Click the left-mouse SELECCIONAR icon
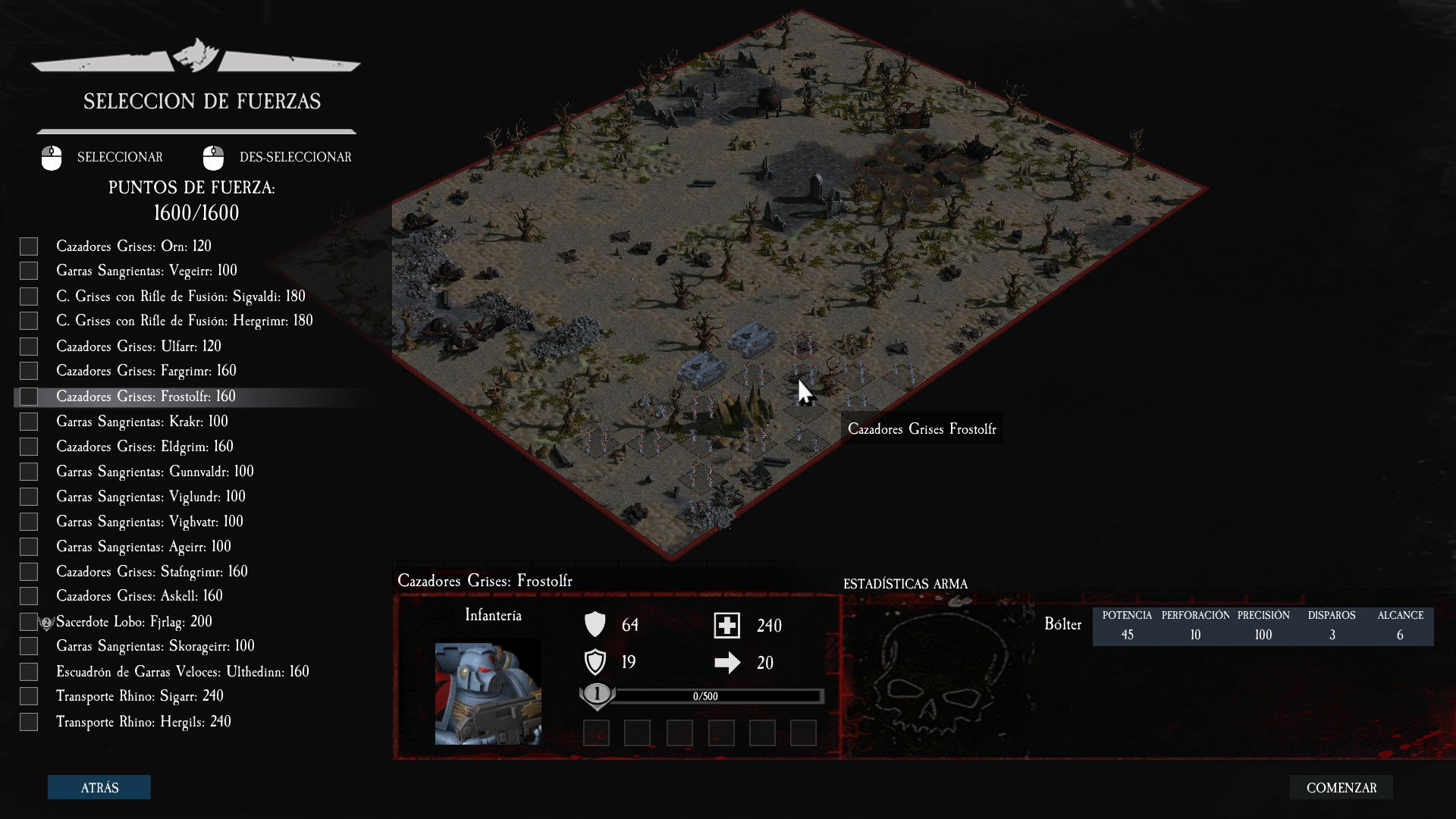Image resolution: width=1456 pixels, height=819 pixels. 51,157
